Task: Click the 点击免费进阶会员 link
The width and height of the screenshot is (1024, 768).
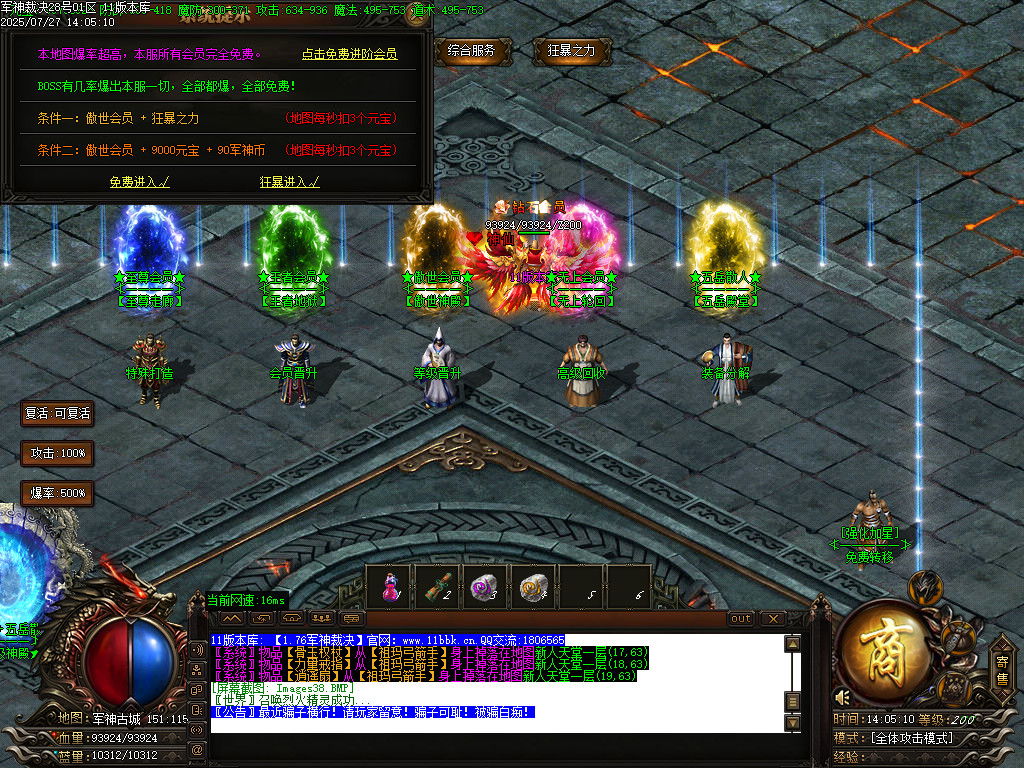Action: (349, 54)
